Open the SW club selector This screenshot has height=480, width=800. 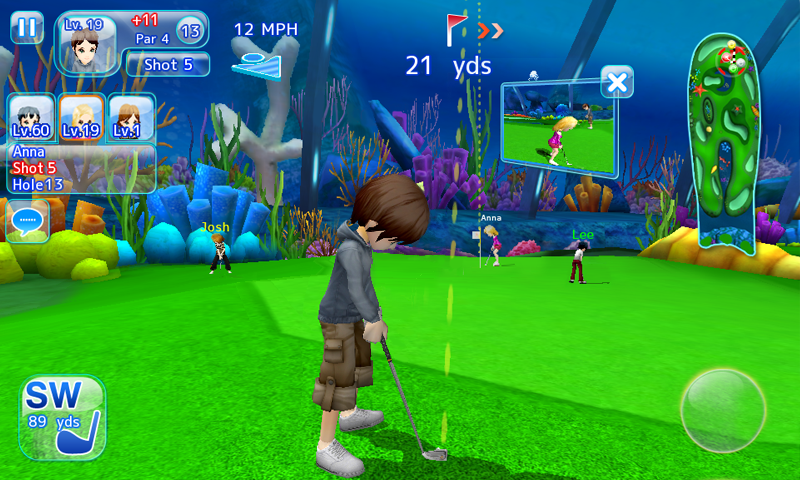pyautogui.click(x=62, y=417)
